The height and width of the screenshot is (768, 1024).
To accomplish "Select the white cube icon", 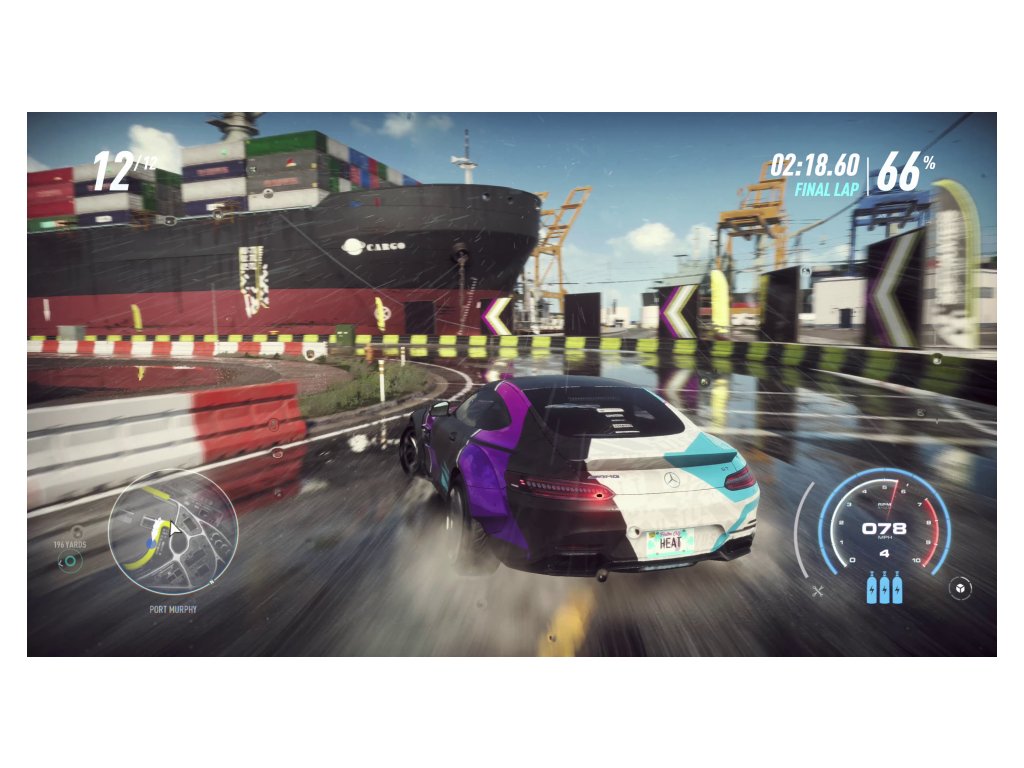I will [x=960, y=588].
